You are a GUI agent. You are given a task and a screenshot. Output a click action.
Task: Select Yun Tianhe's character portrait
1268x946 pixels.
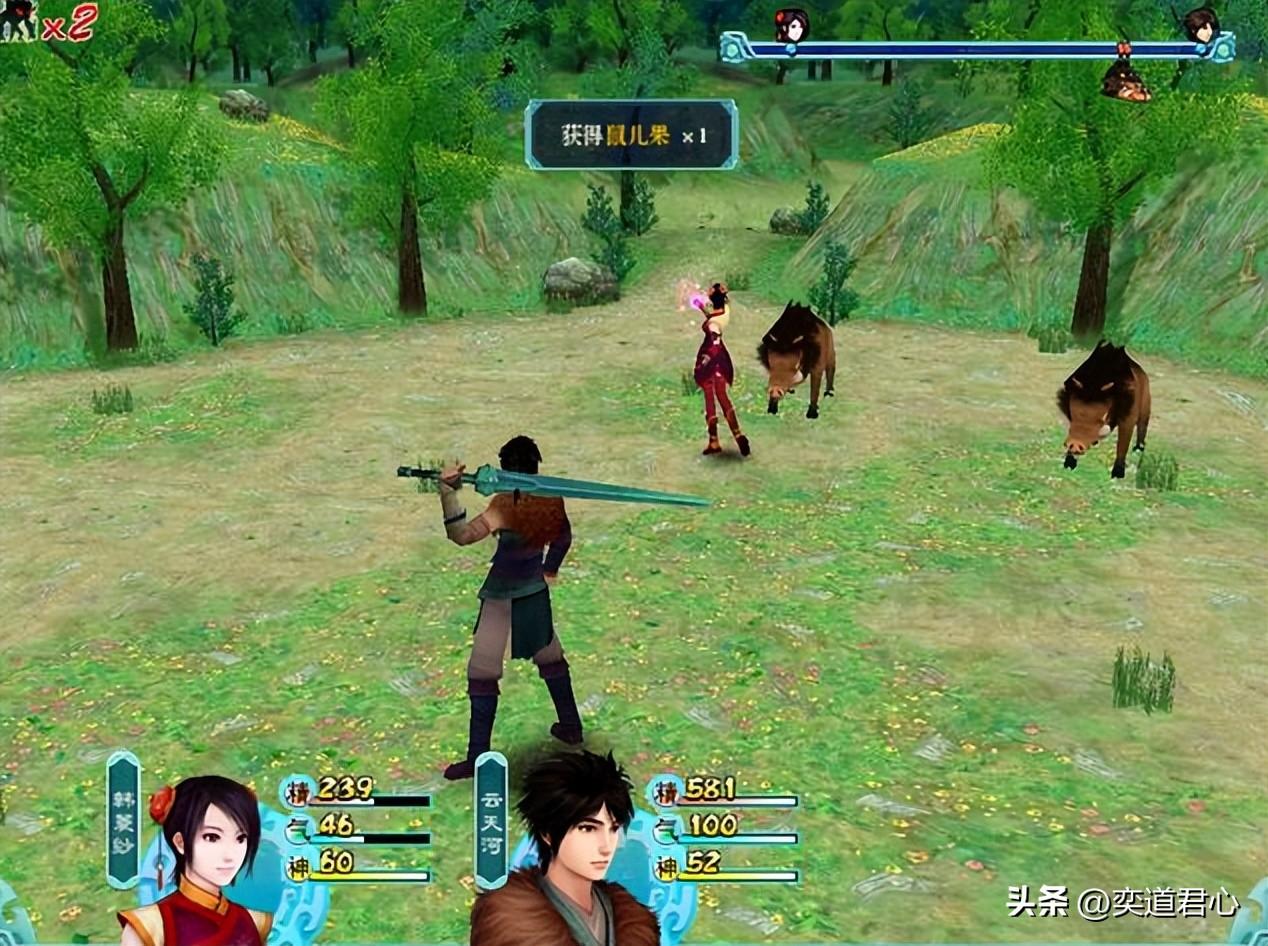click(x=574, y=850)
